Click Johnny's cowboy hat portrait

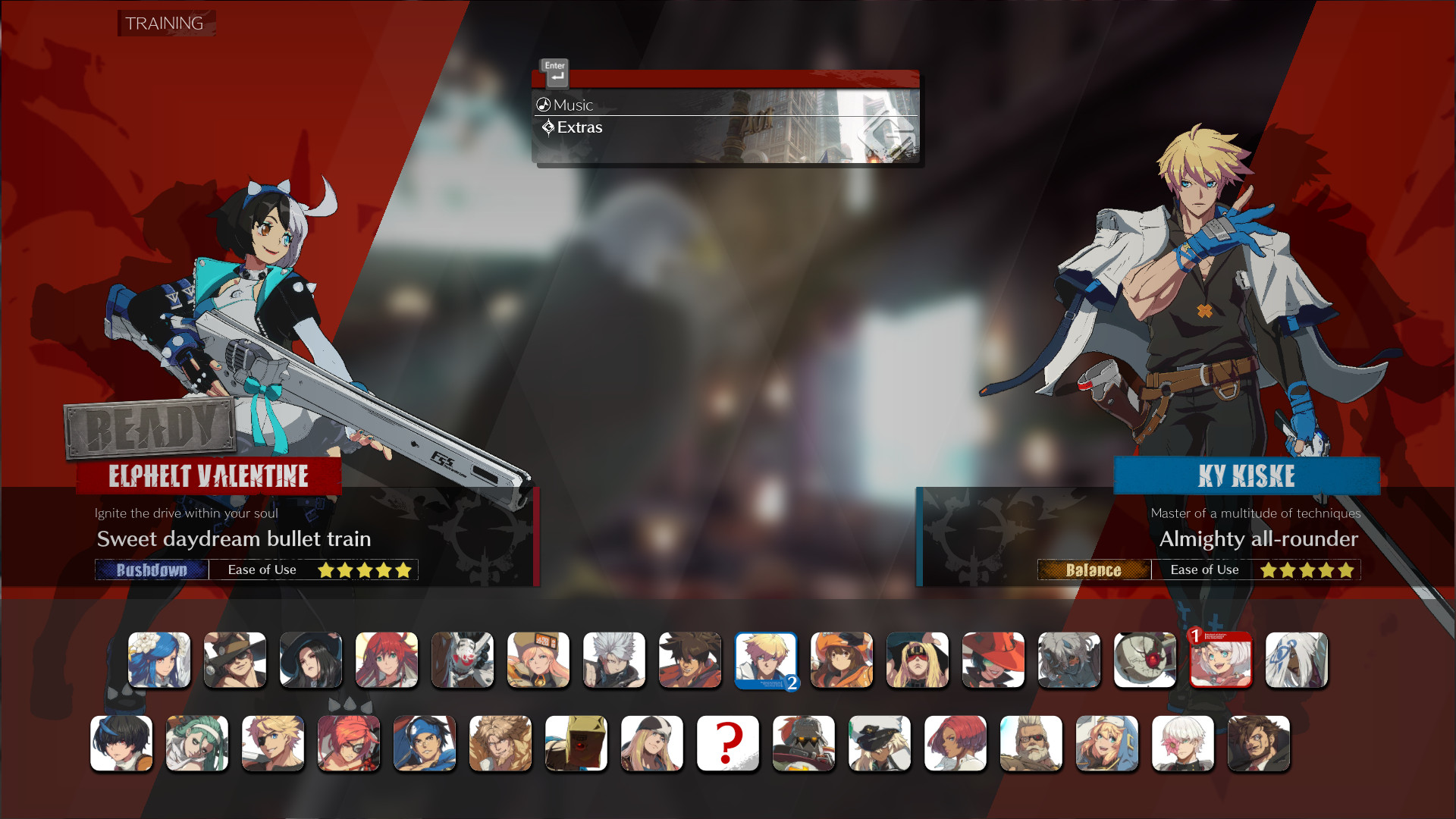(x=235, y=661)
